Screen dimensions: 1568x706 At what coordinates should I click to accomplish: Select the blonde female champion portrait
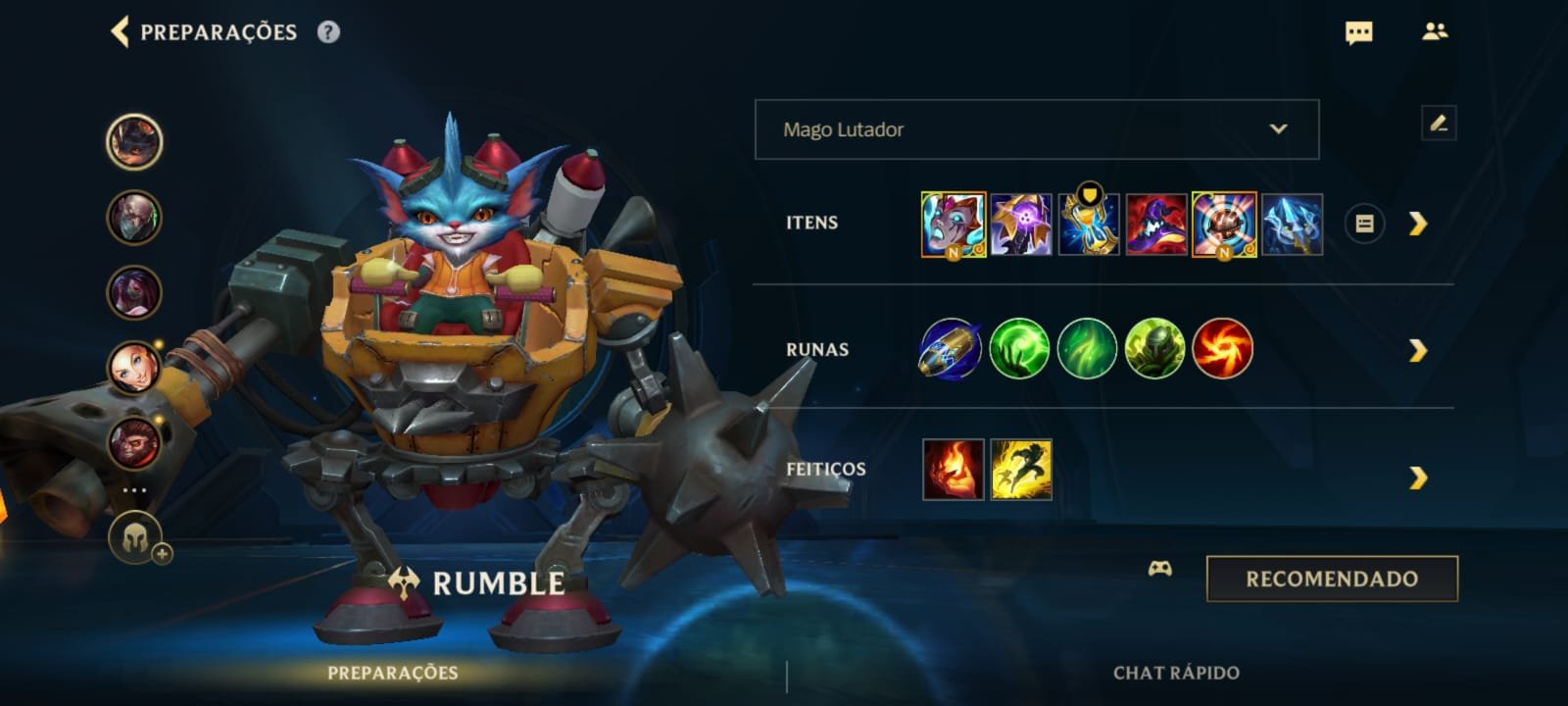[133, 367]
